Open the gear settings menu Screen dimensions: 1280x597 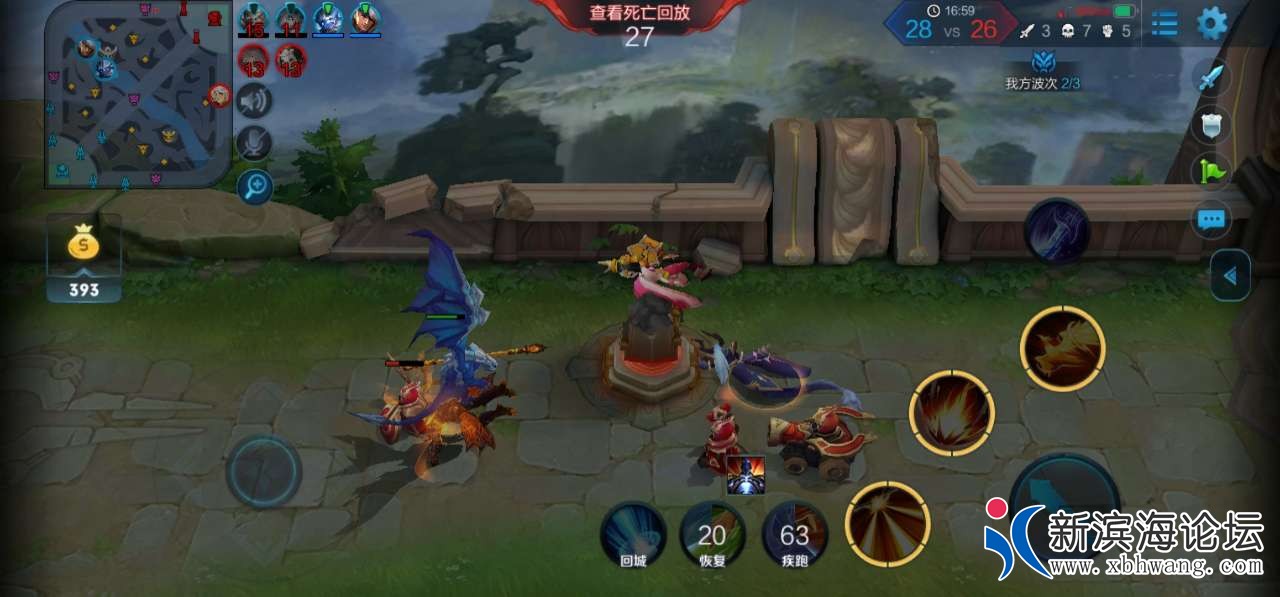[1212, 23]
